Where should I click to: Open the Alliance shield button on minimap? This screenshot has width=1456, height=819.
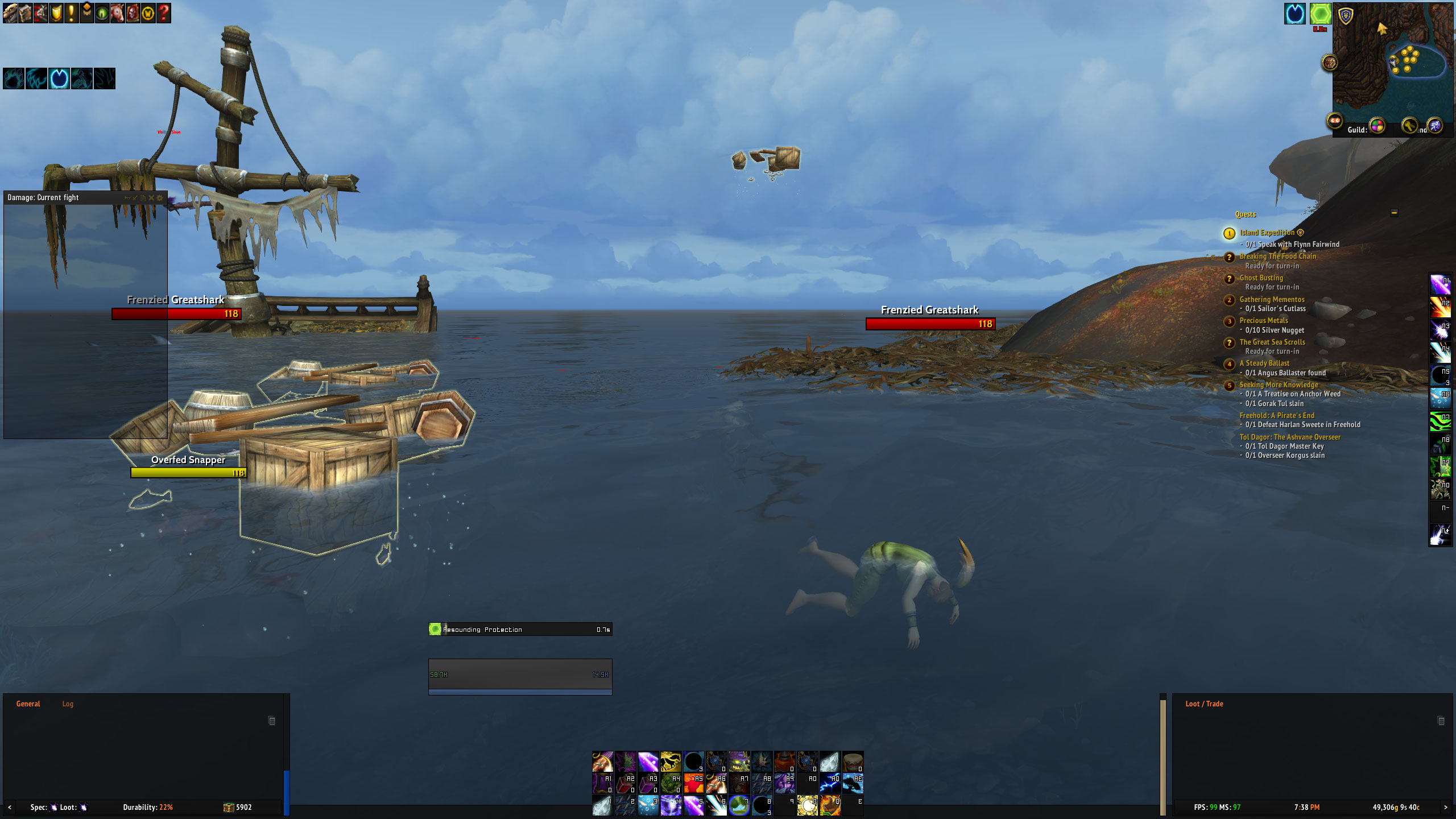[1345, 16]
